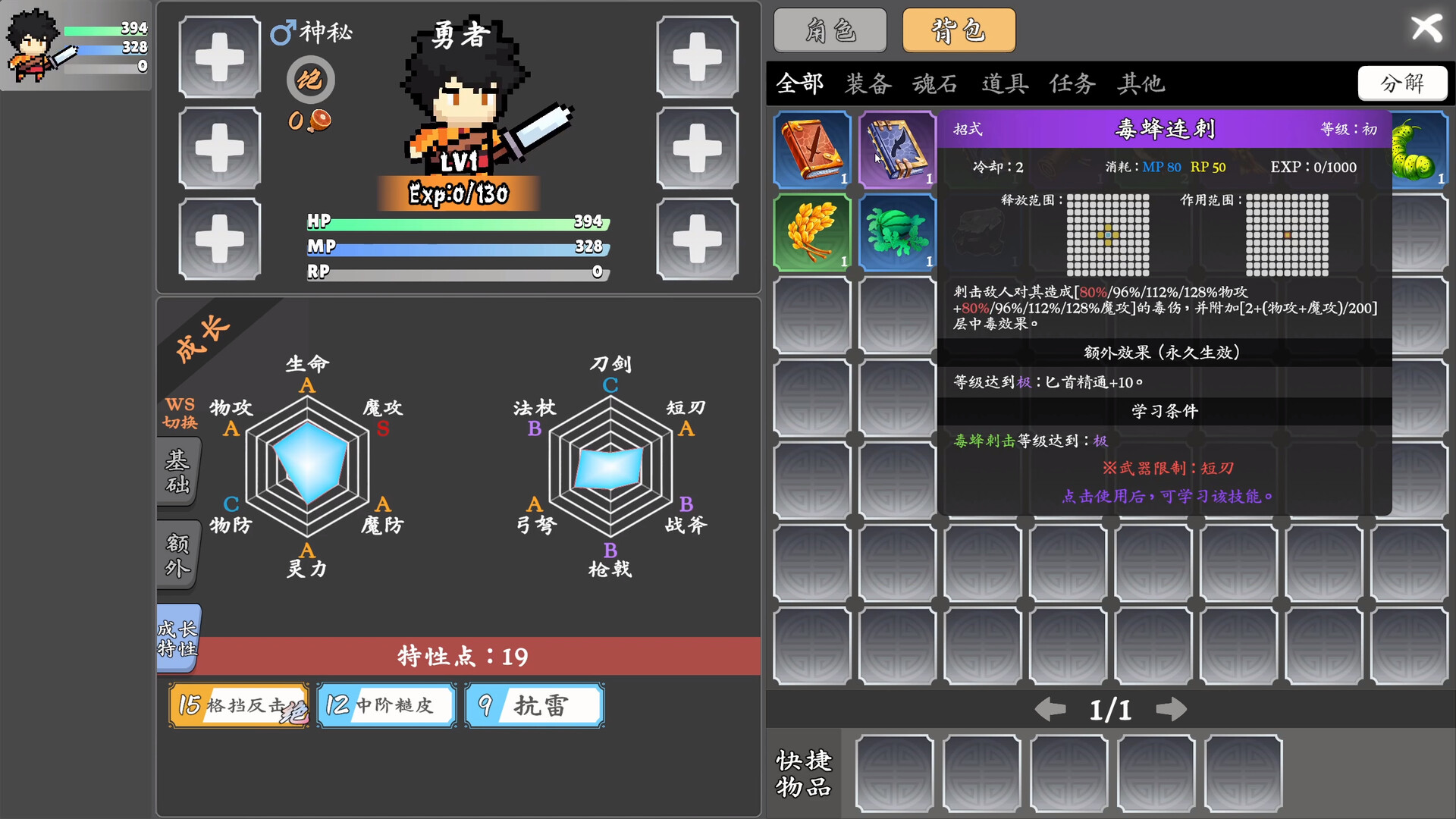
Task: Select the green plant item in inventory
Action: point(897,232)
